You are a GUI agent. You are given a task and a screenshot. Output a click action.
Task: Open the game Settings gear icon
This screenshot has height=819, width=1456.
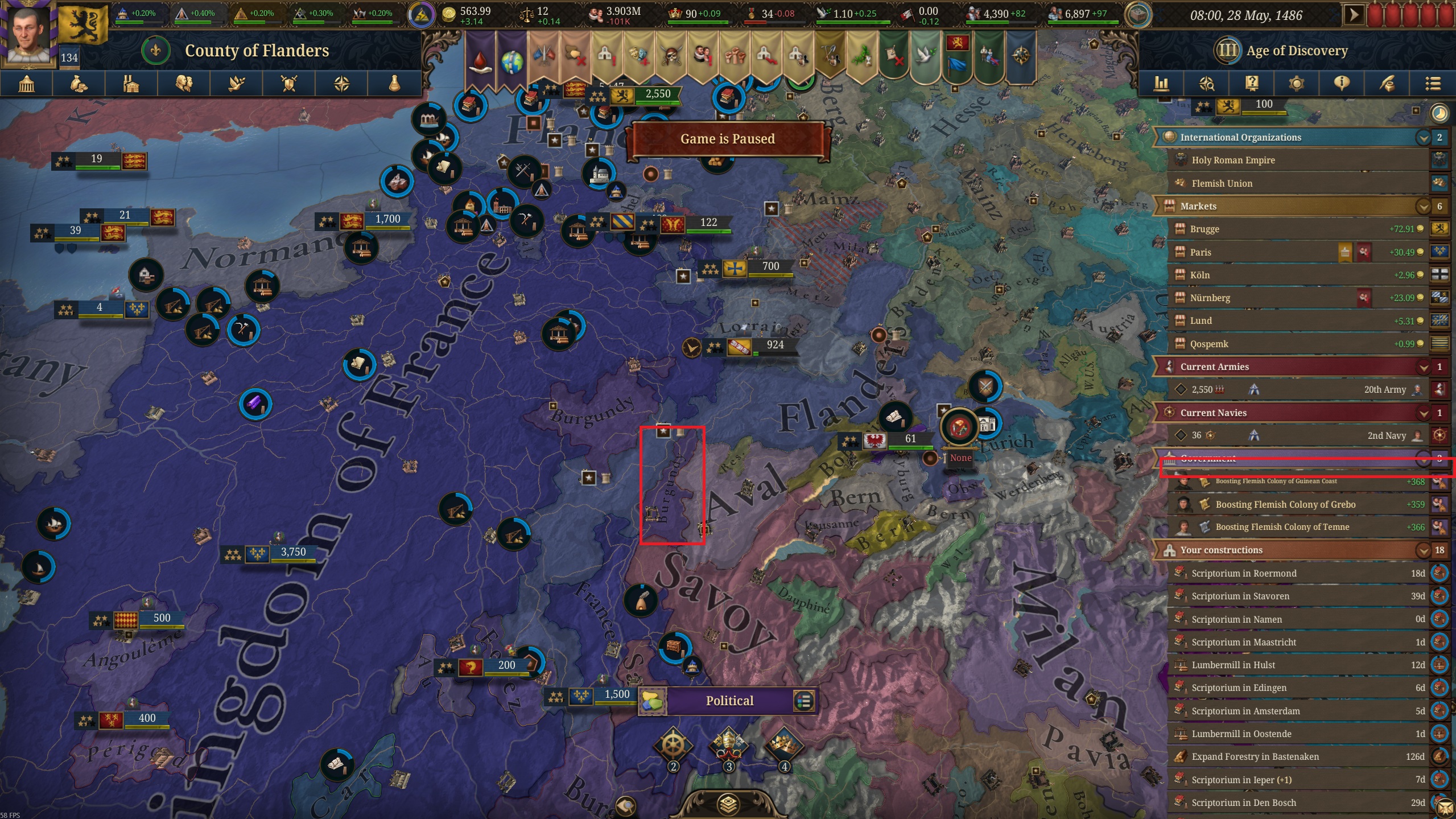(x=1296, y=84)
